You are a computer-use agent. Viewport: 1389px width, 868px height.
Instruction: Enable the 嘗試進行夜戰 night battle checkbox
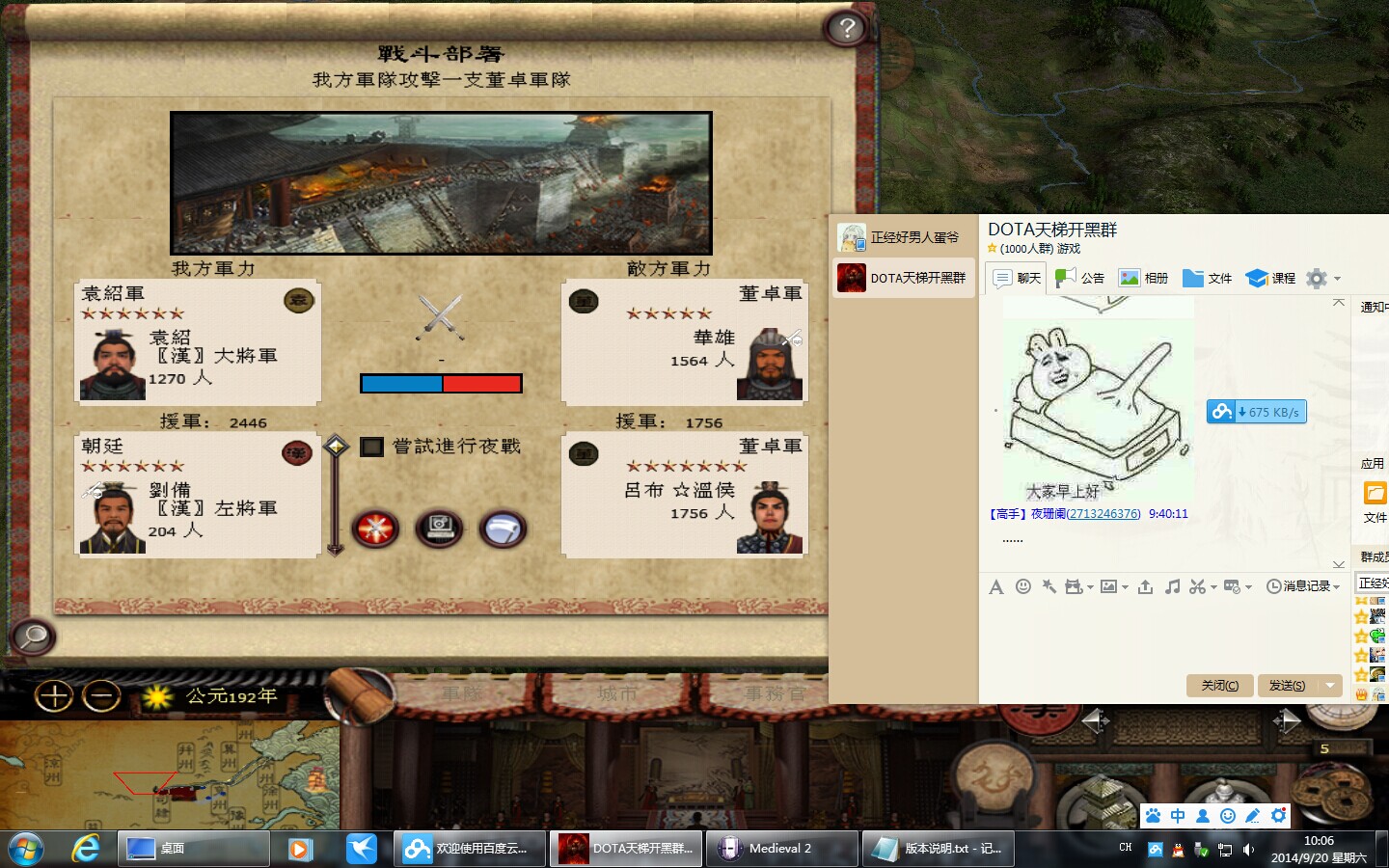point(372,447)
